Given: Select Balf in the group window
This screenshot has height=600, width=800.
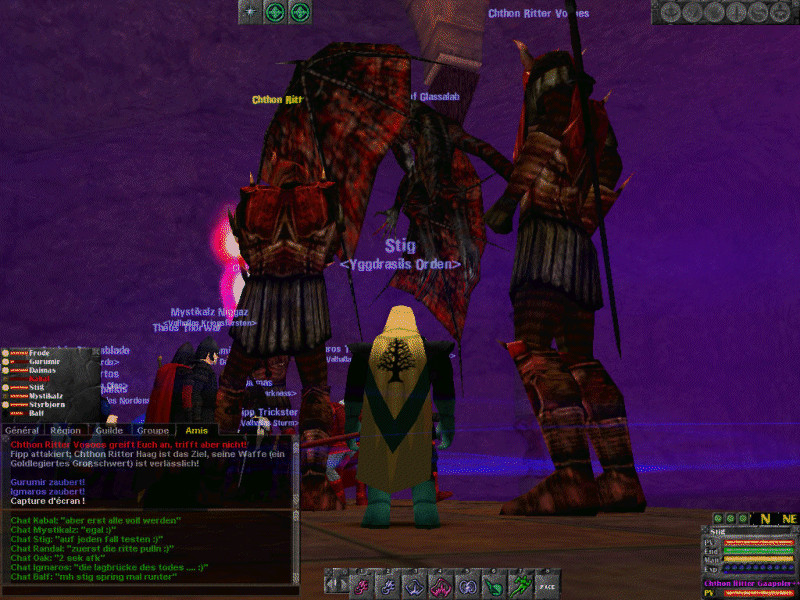Looking at the screenshot, I should (36, 413).
